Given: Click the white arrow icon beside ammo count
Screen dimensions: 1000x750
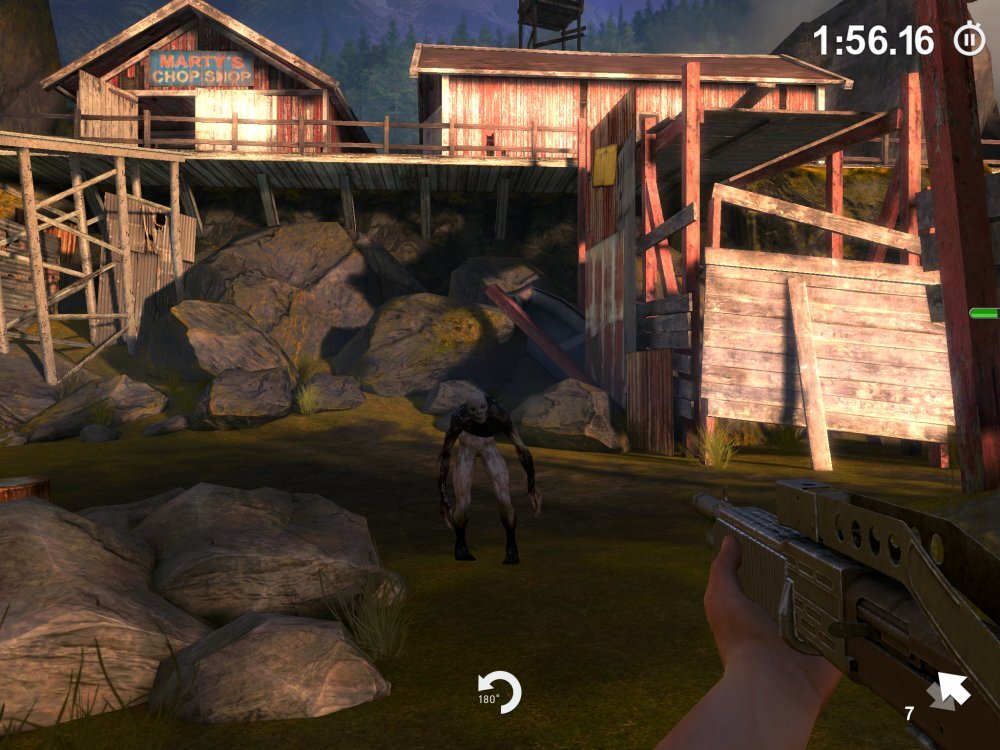Looking at the screenshot, I should 948,691.
